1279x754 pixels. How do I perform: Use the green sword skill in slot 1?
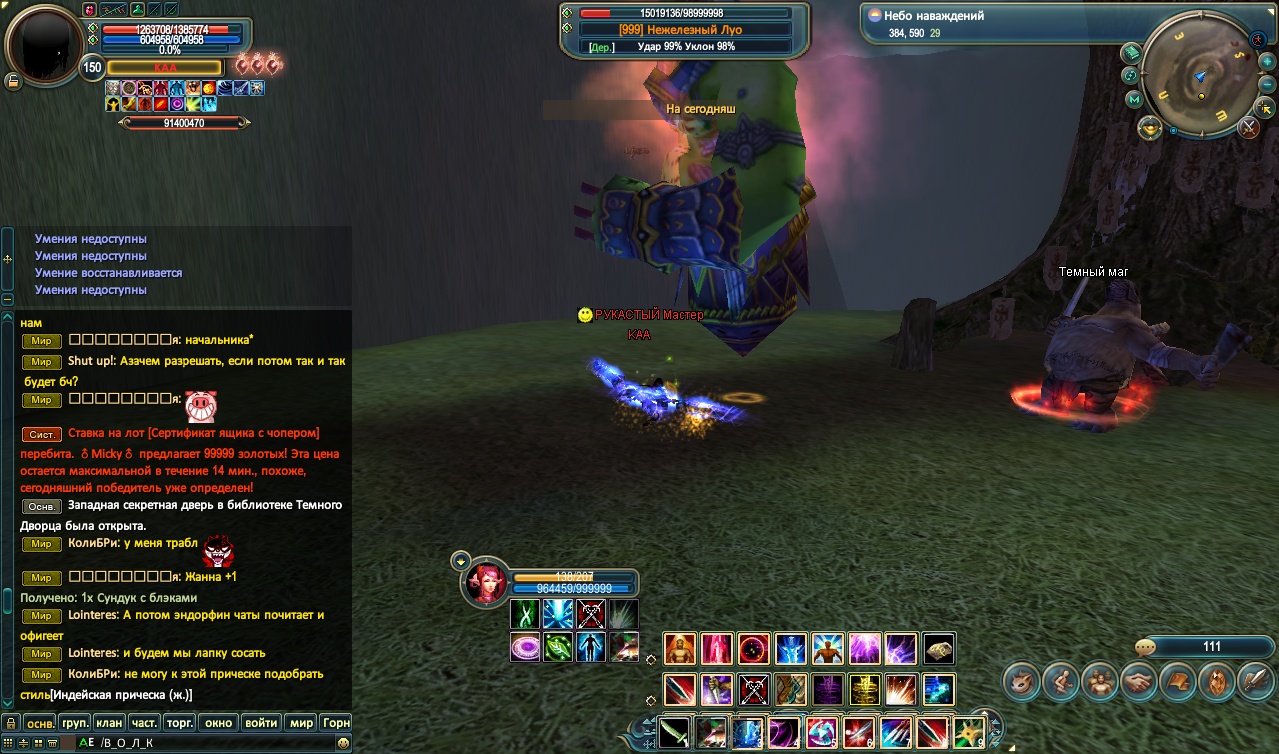pos(674,732)
